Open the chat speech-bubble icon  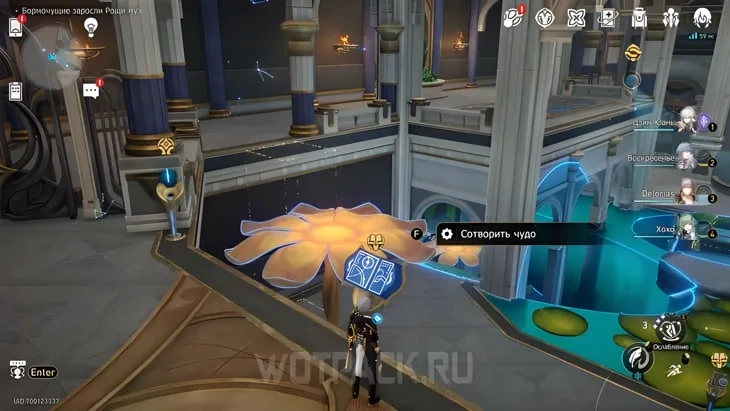(x=91, y=91)
